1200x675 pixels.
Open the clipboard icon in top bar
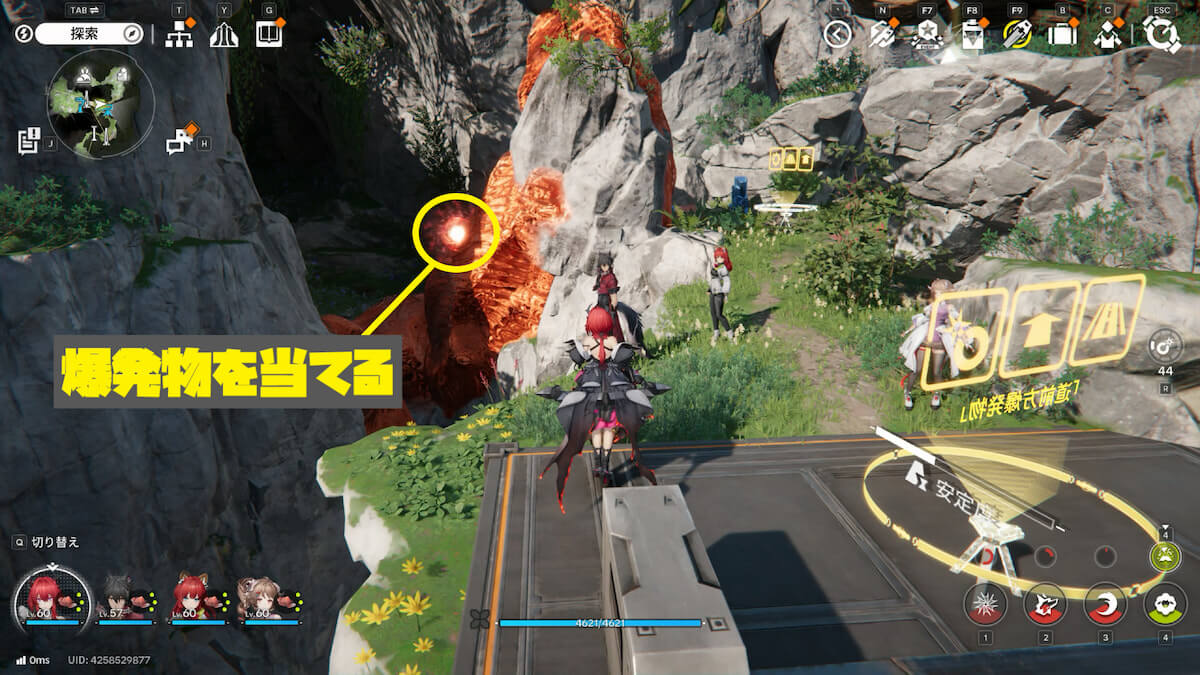click(x=971, y=35)
